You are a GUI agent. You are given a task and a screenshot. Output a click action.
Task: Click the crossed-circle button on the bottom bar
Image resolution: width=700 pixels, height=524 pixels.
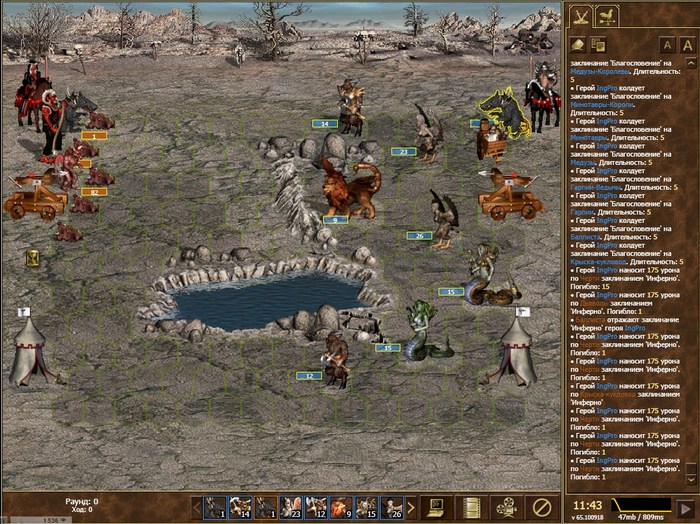[x=542, y=506]
